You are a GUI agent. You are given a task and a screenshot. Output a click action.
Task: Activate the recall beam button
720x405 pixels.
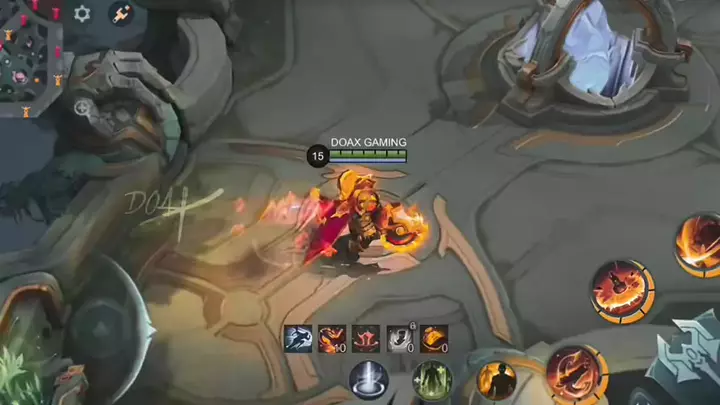coord(368,383)
